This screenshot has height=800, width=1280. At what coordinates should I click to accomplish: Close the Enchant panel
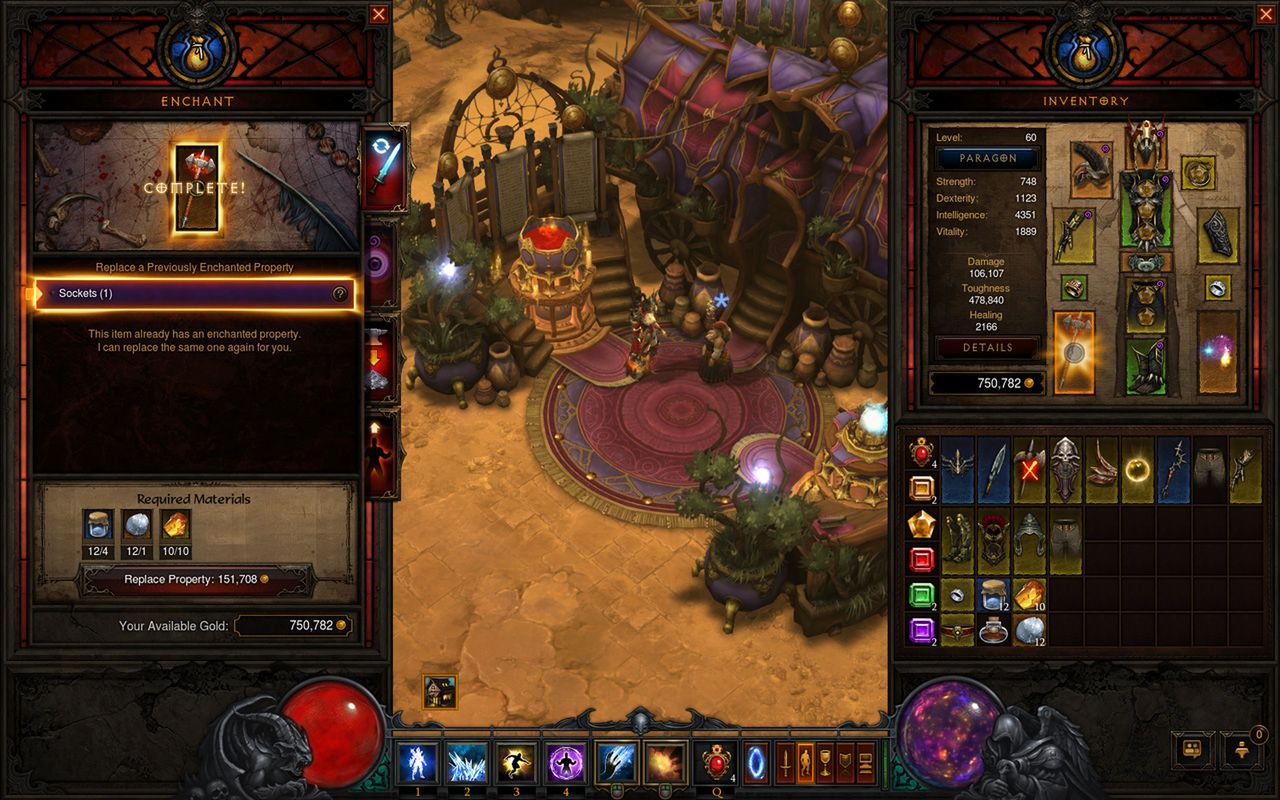[x=378, y=14]
